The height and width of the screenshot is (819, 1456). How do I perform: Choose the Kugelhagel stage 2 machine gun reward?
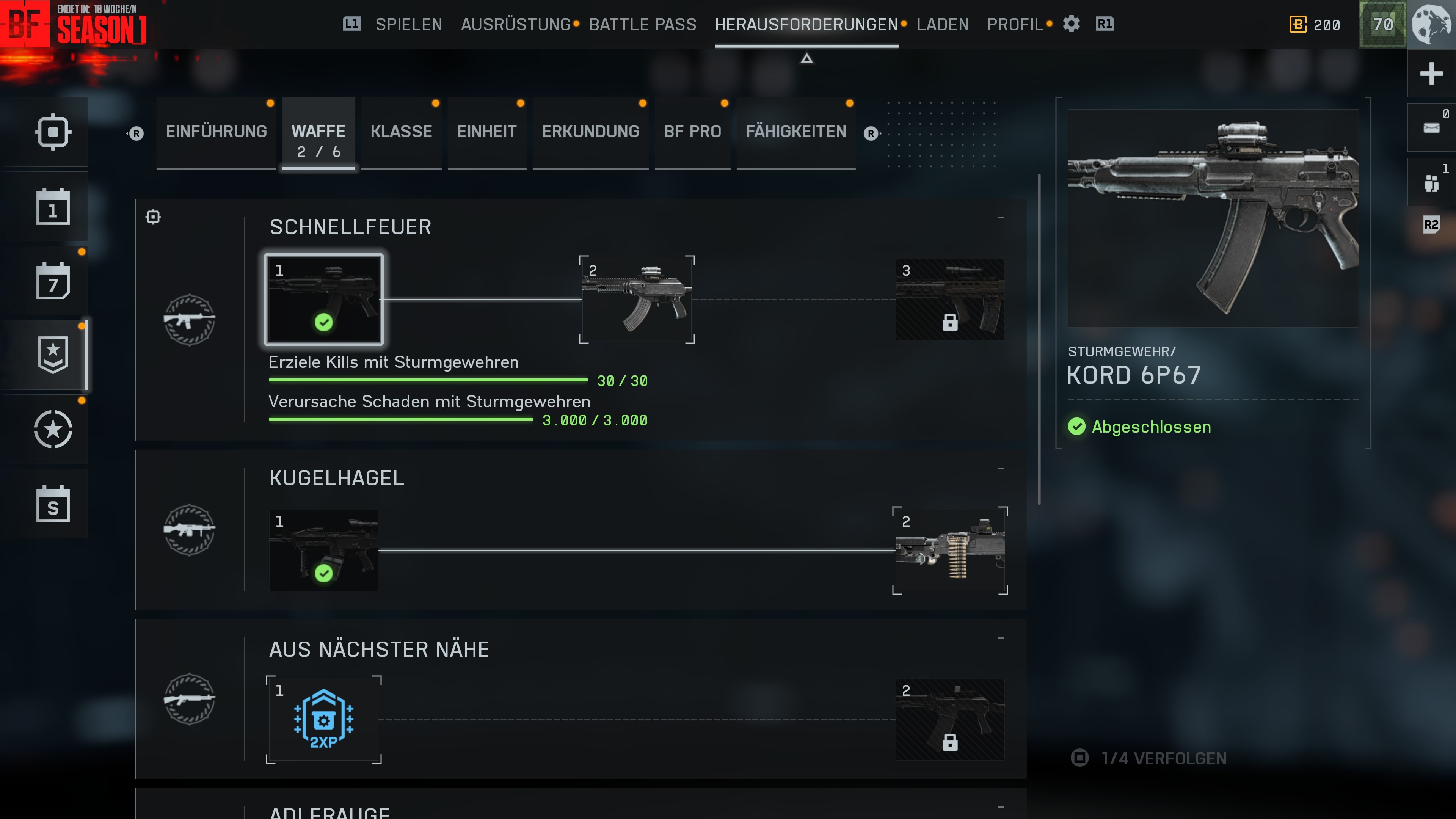(949, 551)
